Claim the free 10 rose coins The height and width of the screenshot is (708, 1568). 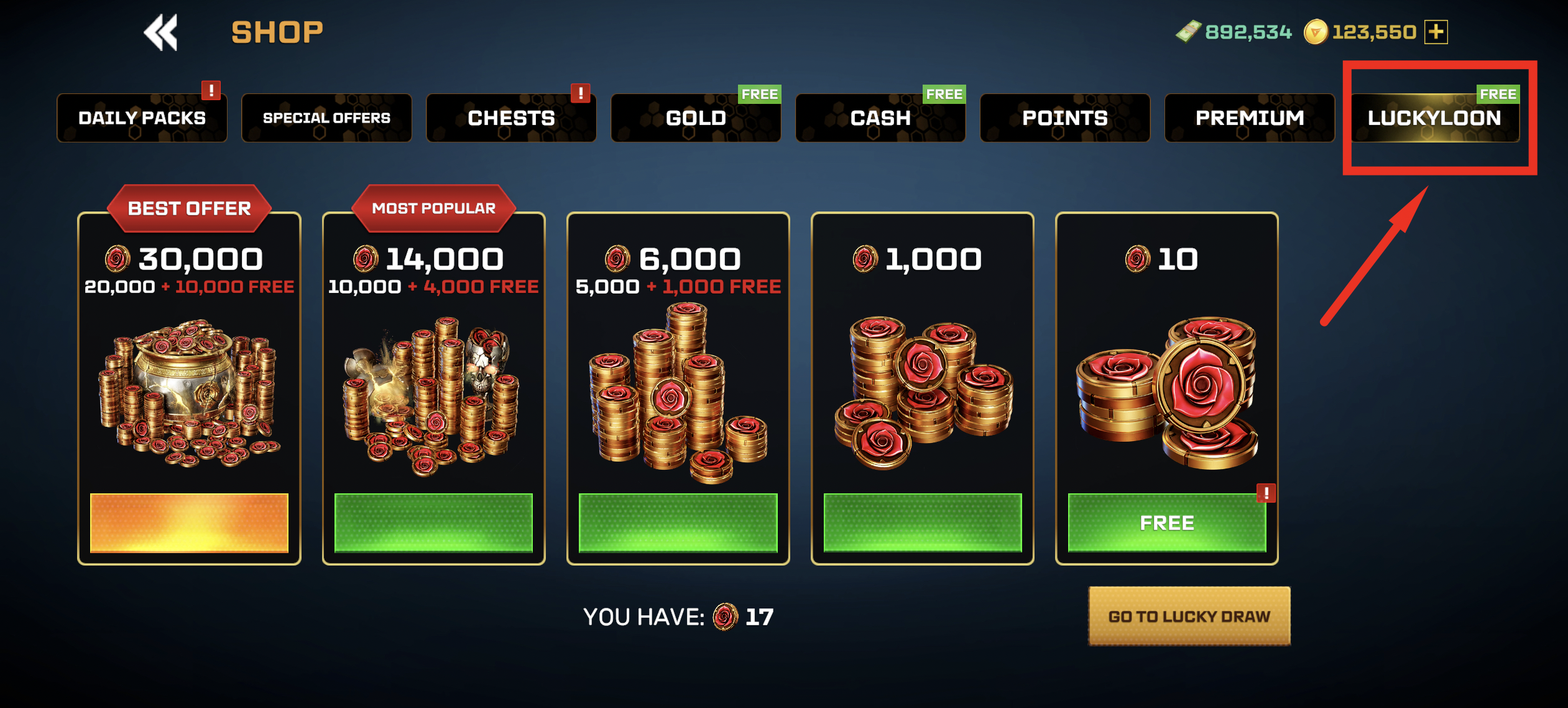click(1166, 523)
